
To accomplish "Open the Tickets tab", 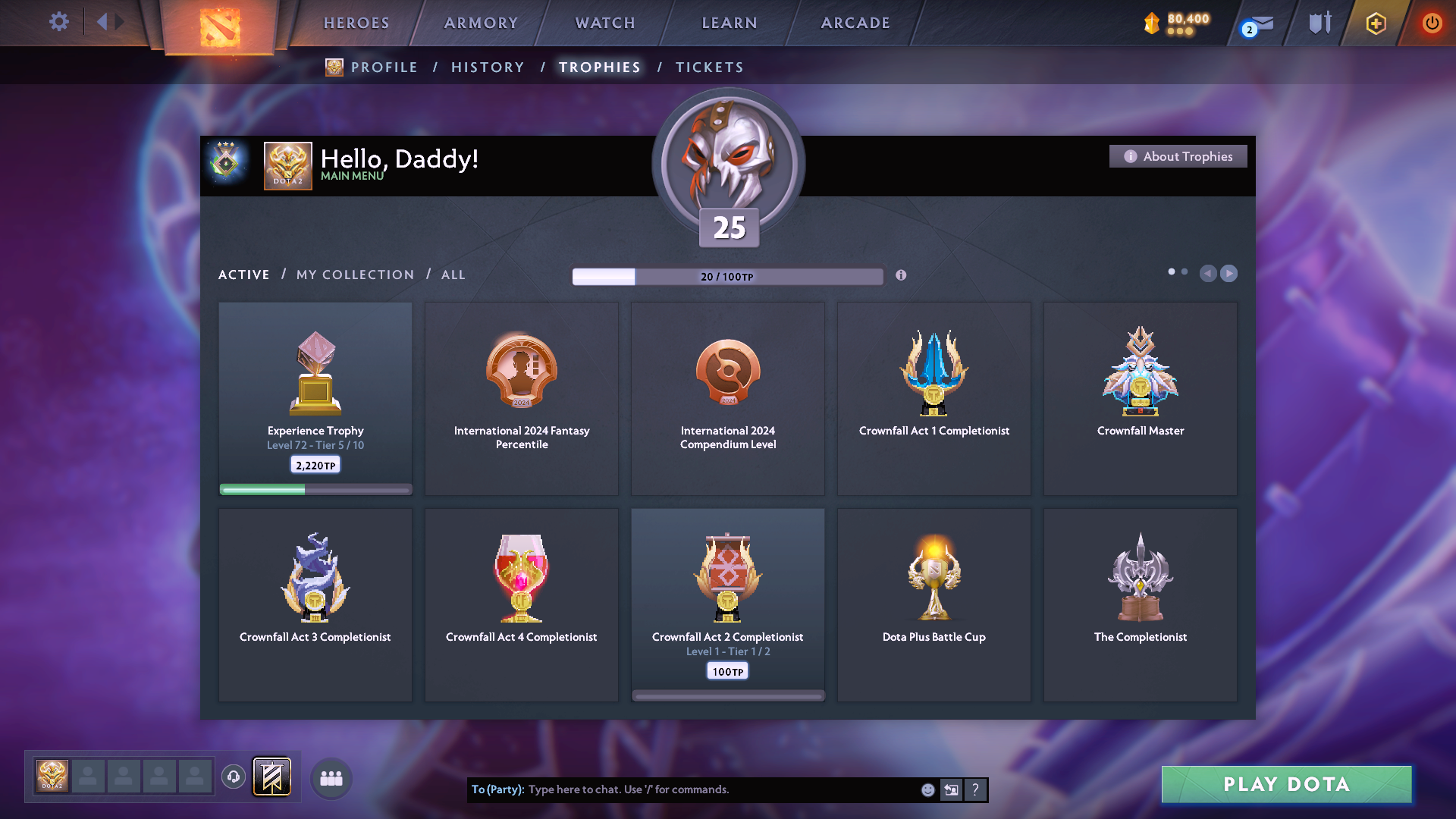I will (709, 67).
